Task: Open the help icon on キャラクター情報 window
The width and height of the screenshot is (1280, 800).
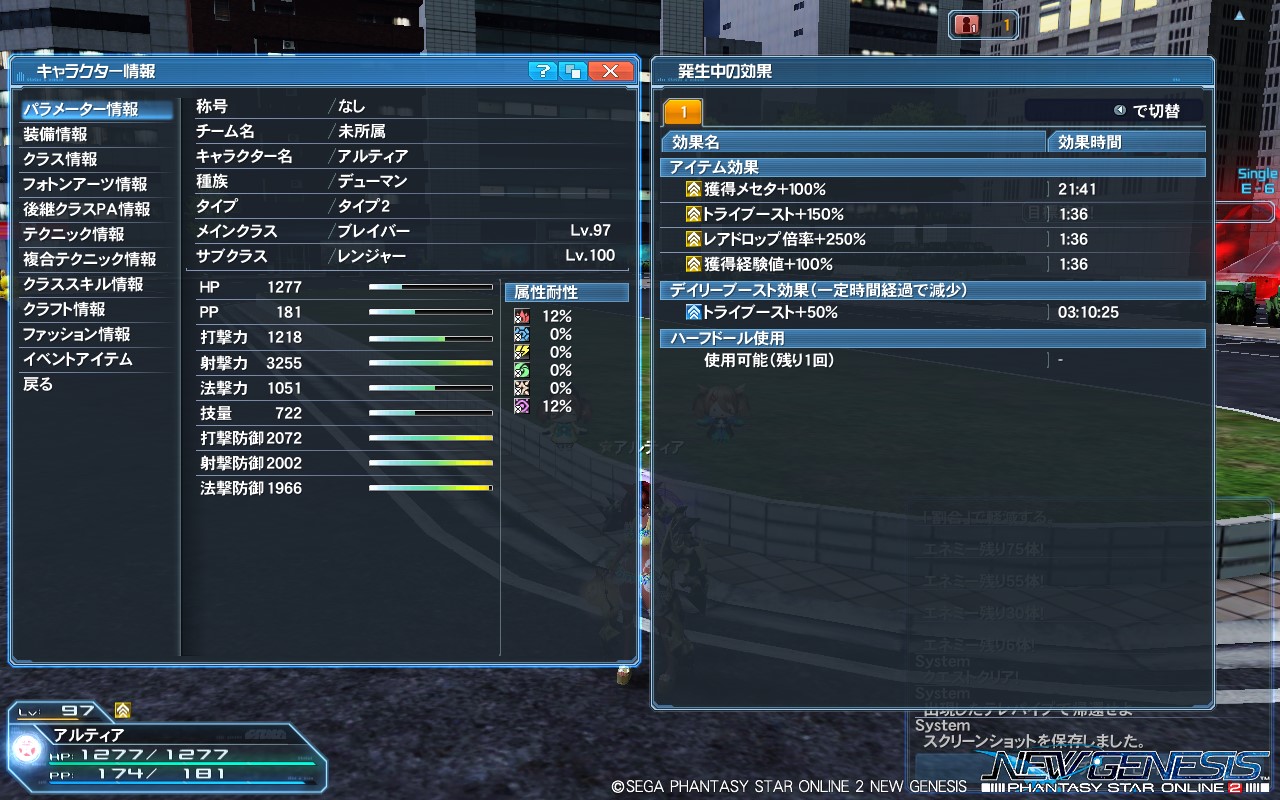Action: coord(542,69)
